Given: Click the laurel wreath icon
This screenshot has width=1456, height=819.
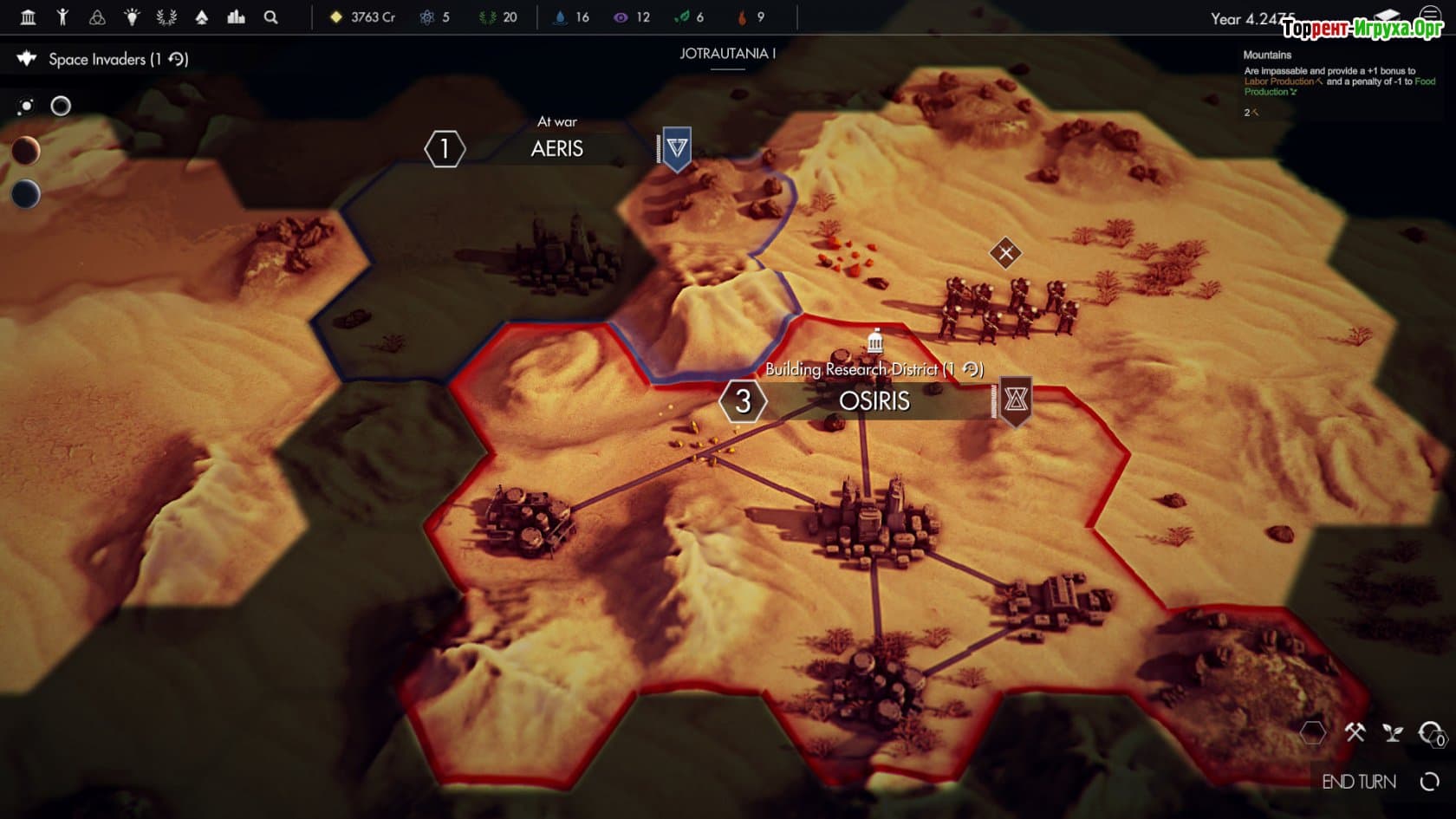Looking at the screenshot, I should click(x=166, y=17).
